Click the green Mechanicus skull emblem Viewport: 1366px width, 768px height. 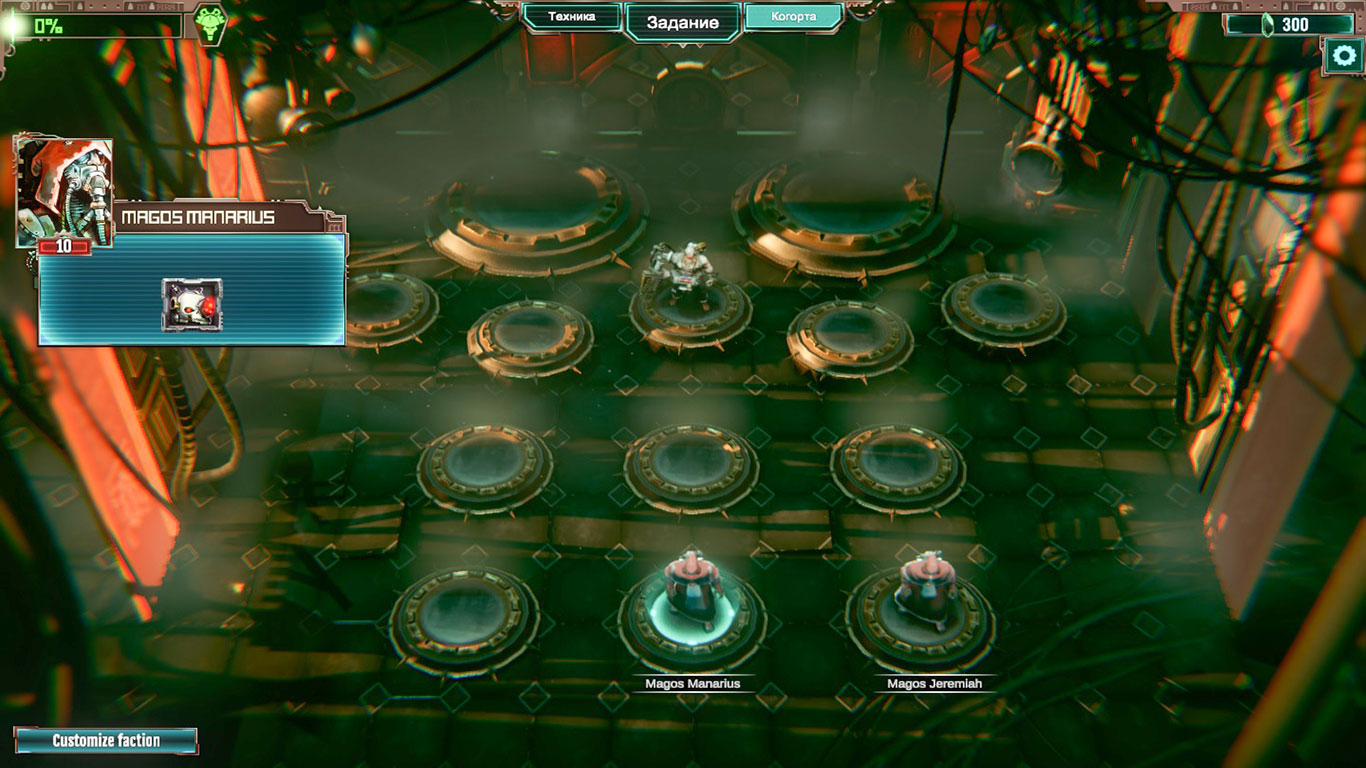click(x=210, y=24)
